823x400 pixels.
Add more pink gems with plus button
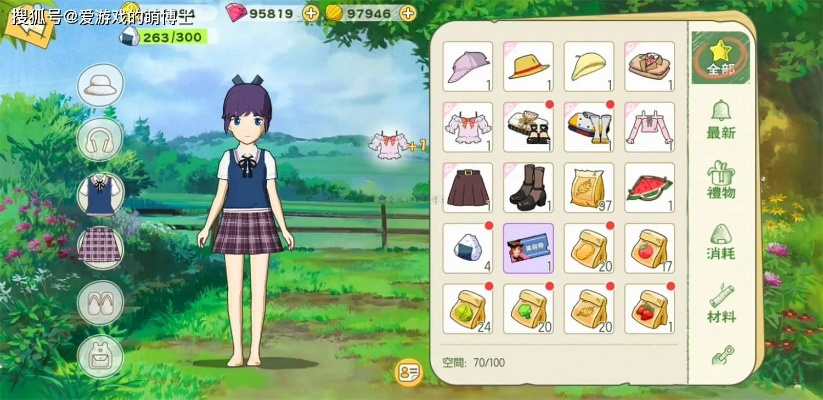click(x=310, y=13)
